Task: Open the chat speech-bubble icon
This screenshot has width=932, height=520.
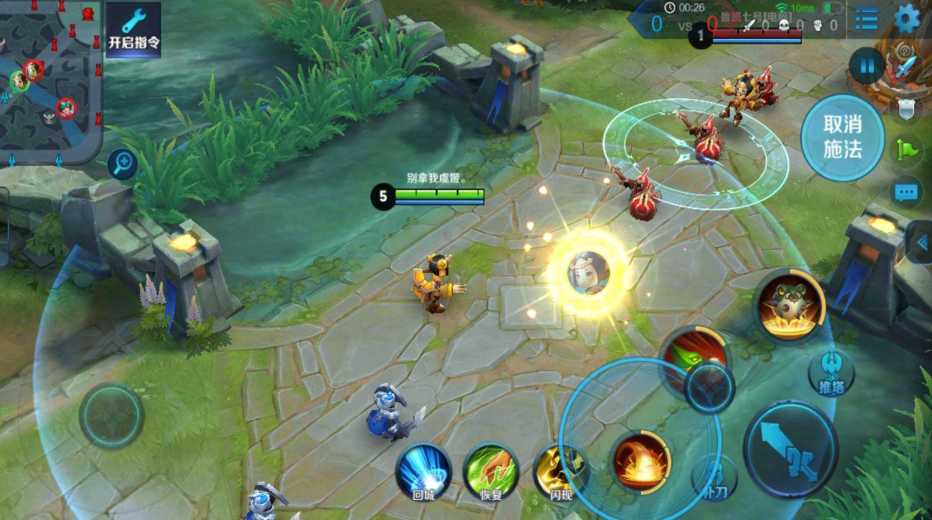Action: [x=907, y=192]
